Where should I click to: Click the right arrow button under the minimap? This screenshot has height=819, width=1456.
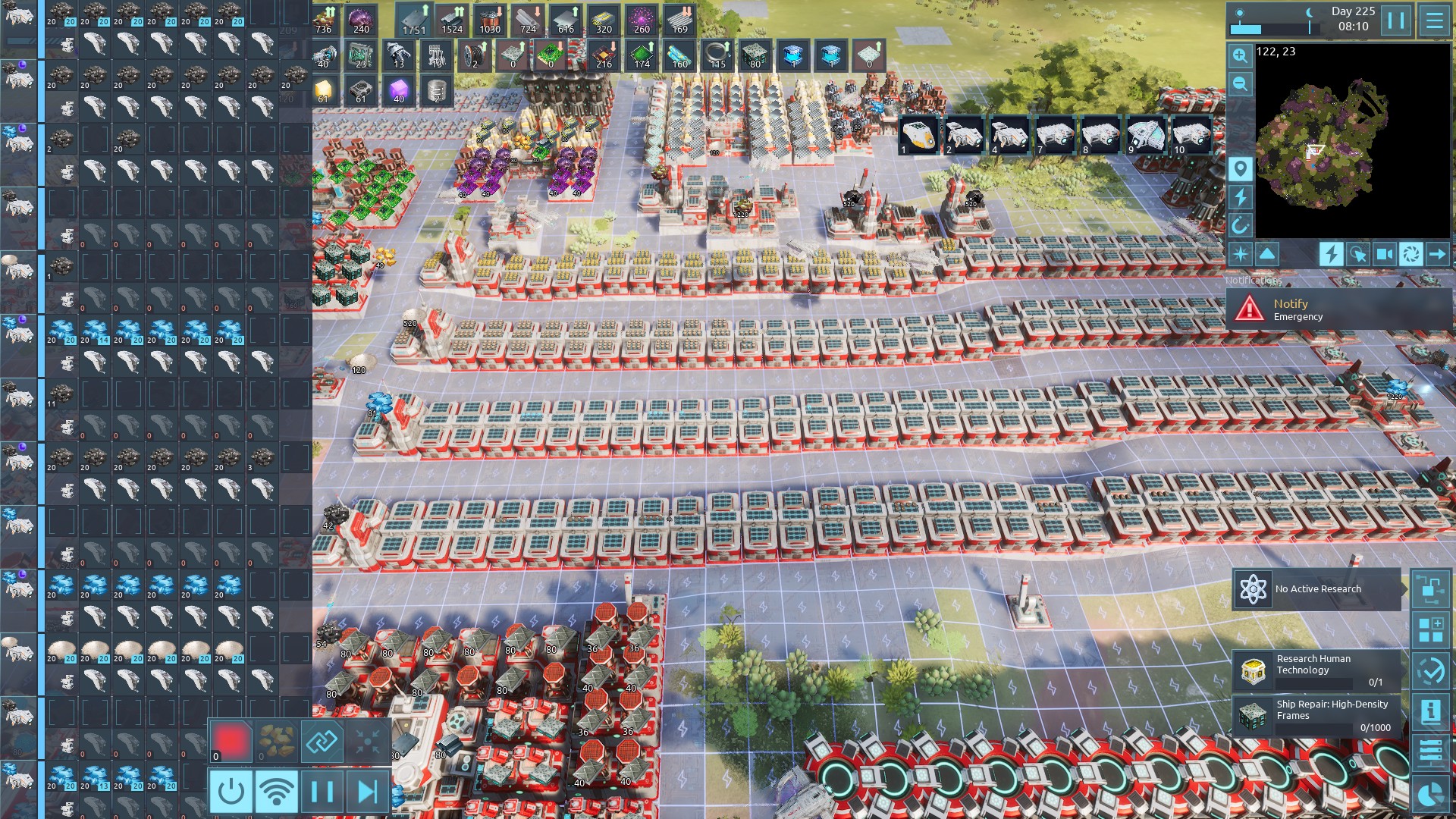1437,254
